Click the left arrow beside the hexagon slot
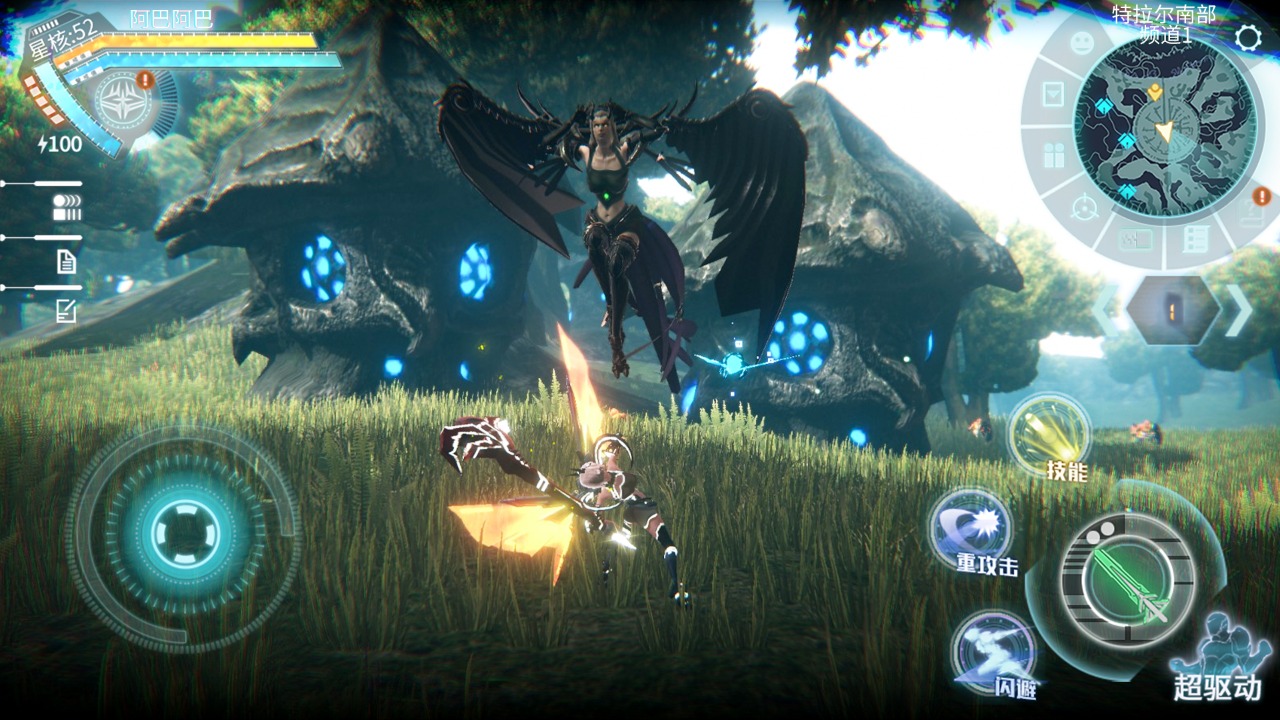1280x720 pixels. (1104, 310)
